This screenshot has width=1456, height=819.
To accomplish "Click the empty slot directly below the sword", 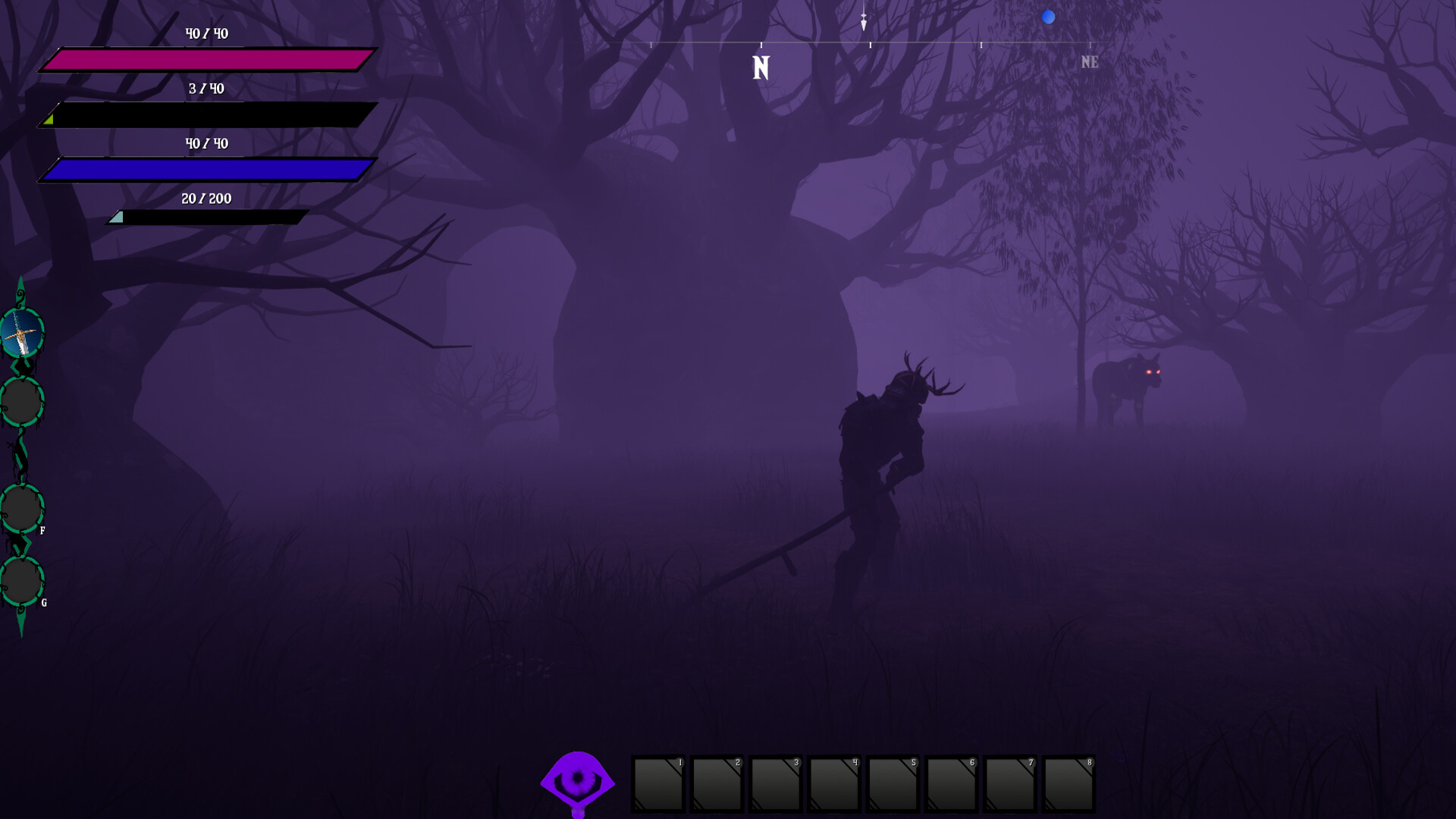I will (22, 400).
